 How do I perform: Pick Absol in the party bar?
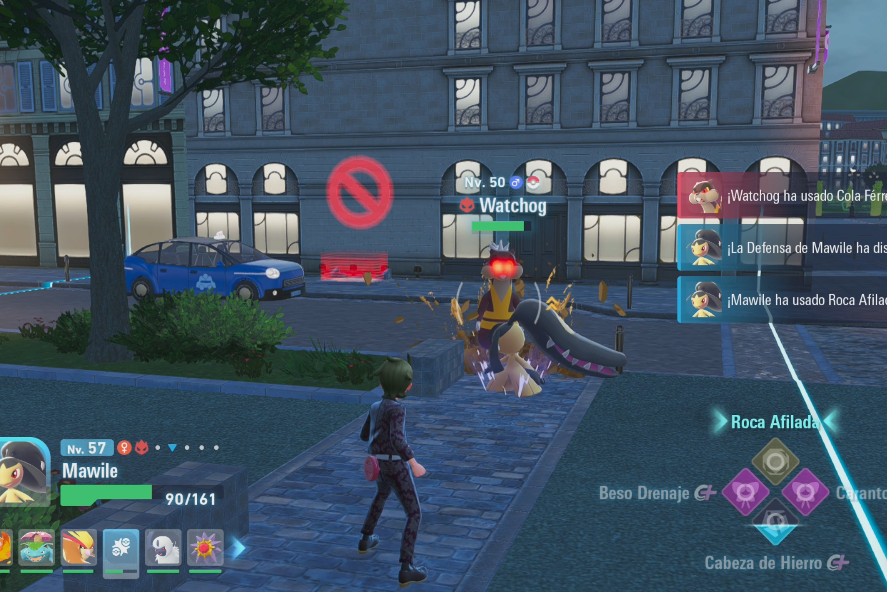click(163, 547)
